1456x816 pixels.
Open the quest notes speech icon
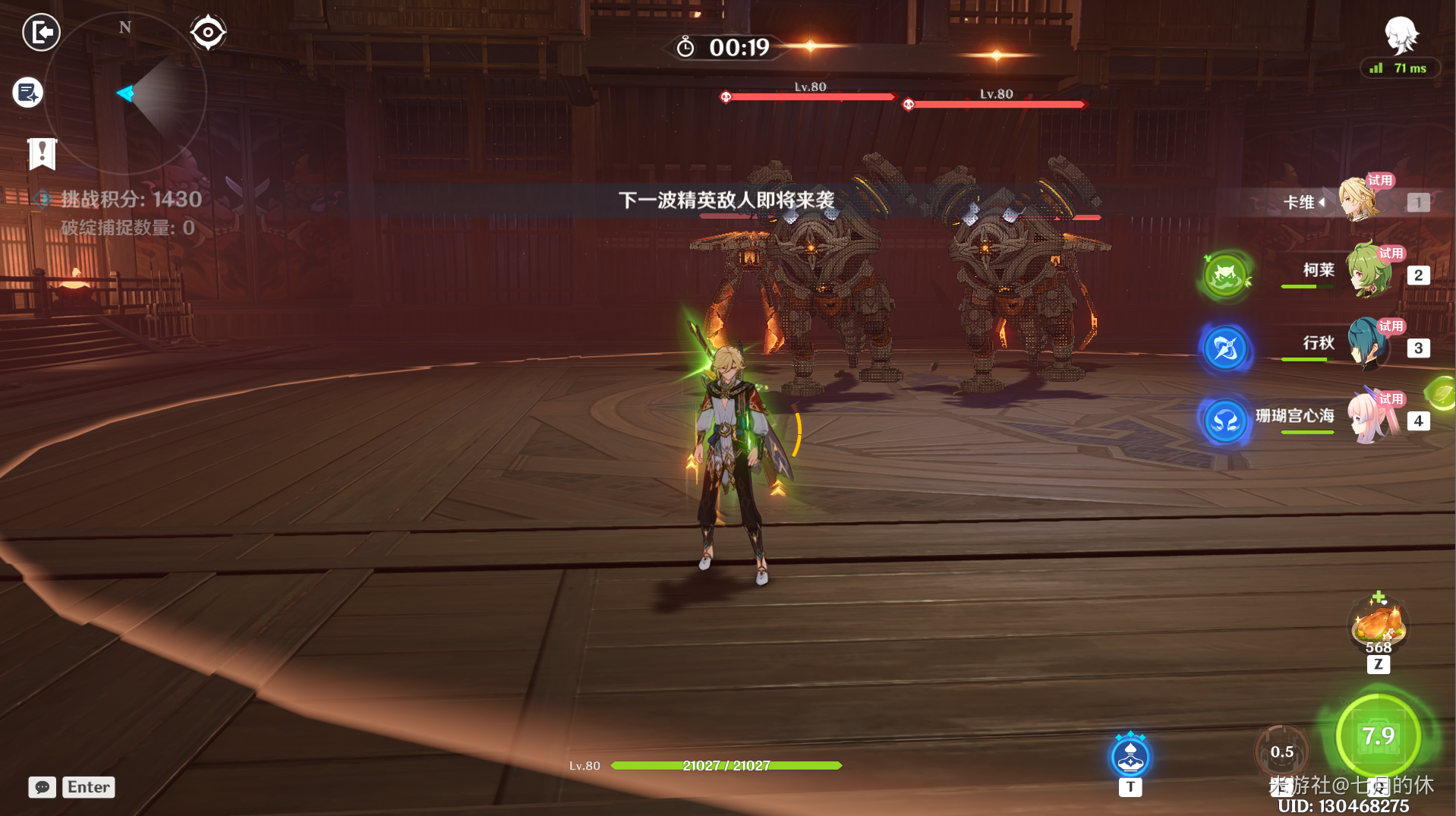point(28,93)
